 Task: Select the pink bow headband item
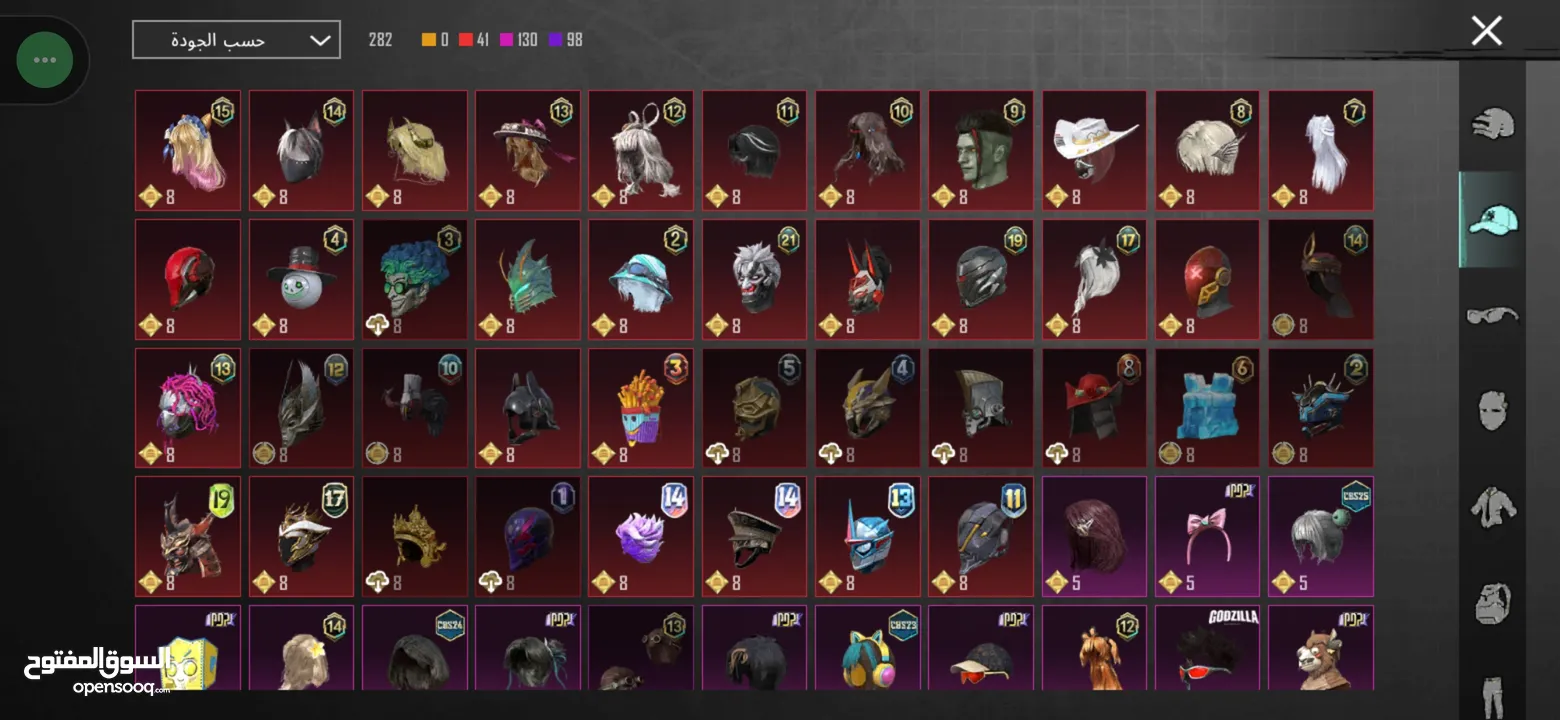coord(1208,537)
